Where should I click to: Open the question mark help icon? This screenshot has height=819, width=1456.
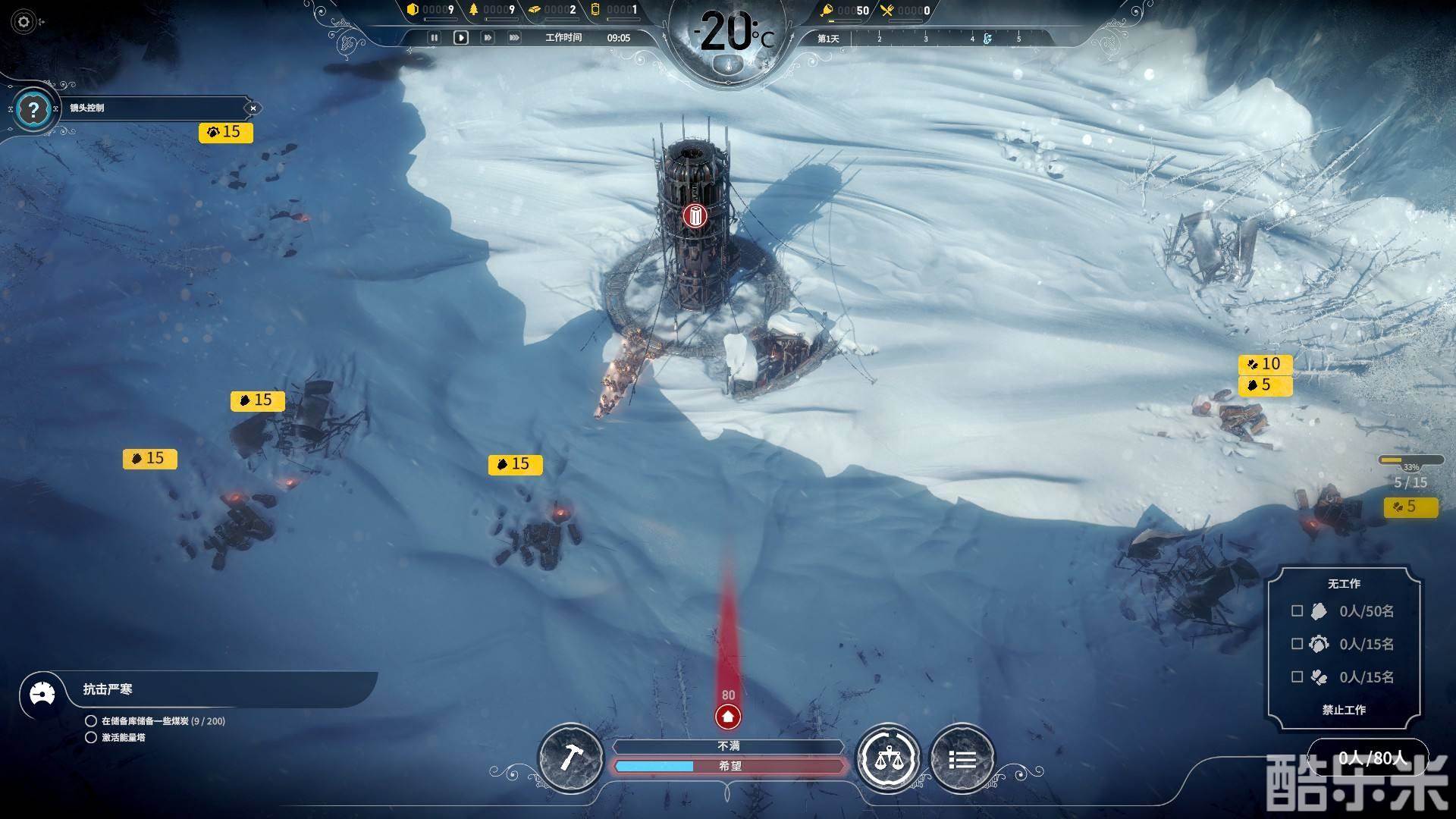(x=33, y=111)
